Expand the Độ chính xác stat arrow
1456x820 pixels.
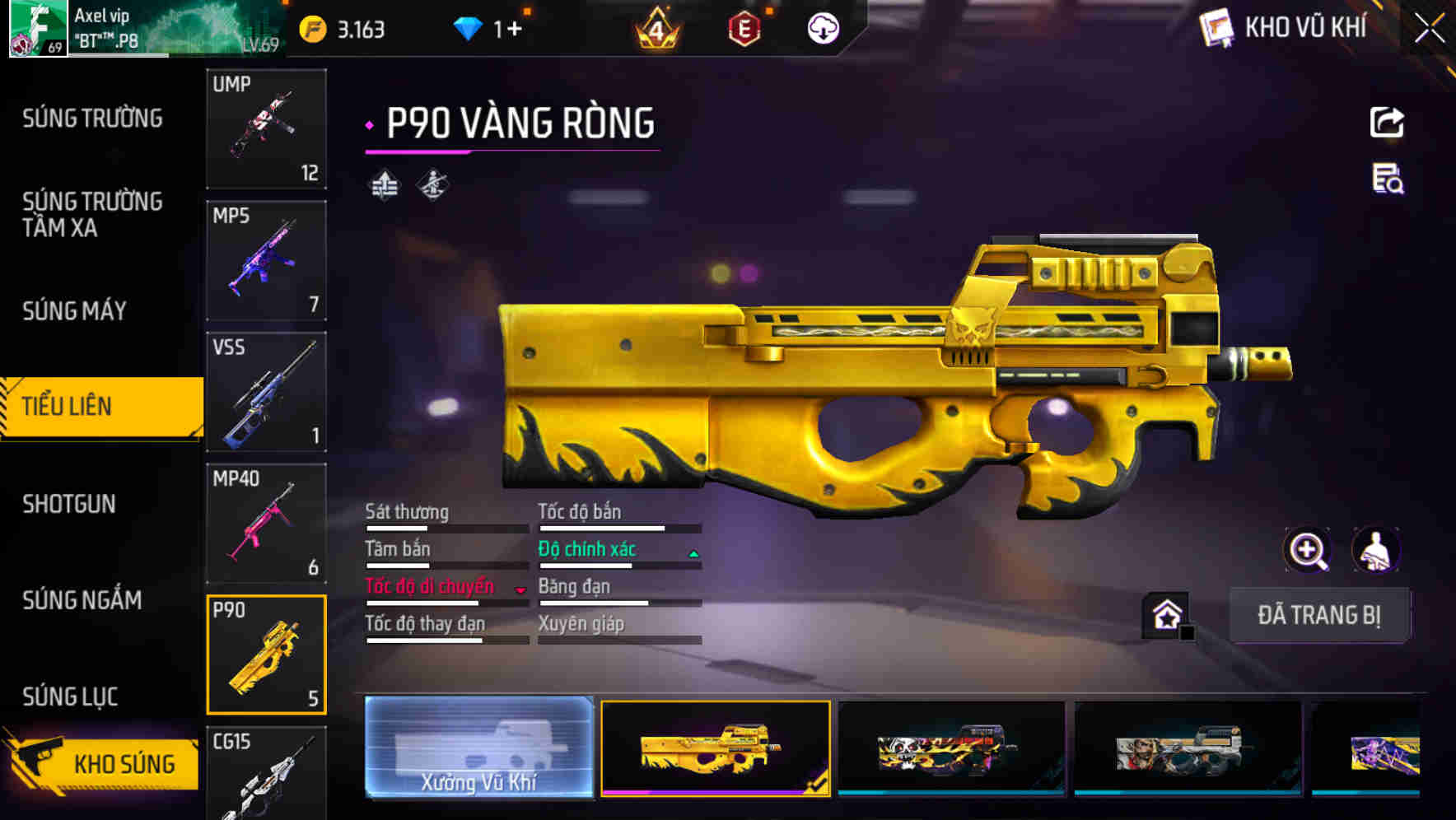point(694,553)
